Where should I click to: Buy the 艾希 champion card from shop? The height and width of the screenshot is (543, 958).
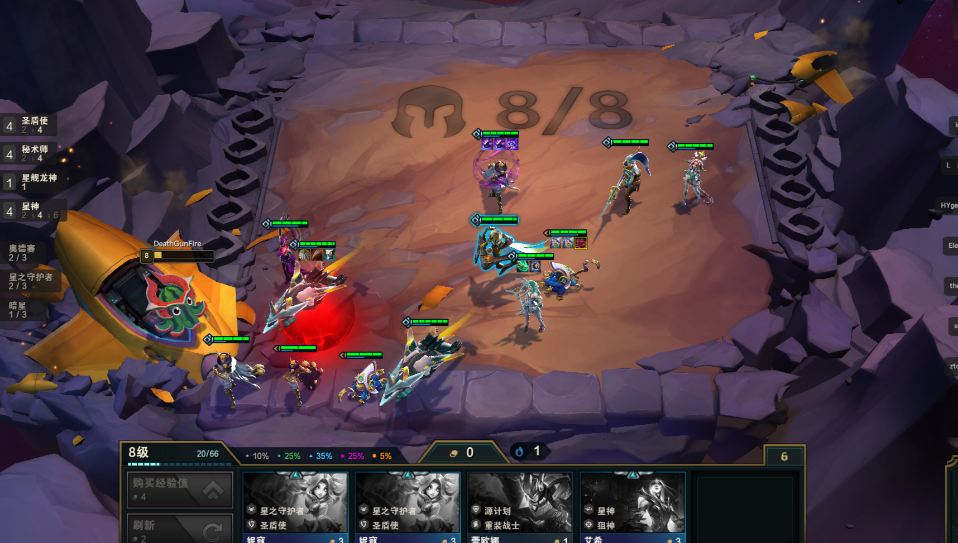coord(632,507)
